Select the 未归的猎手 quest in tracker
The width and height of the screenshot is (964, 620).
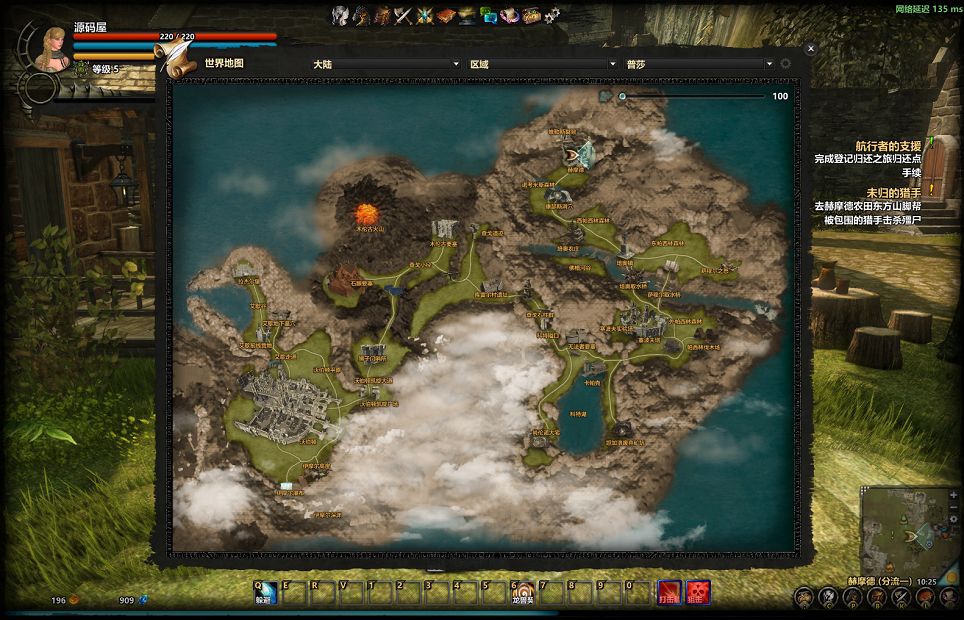click(x=893, y=192)
